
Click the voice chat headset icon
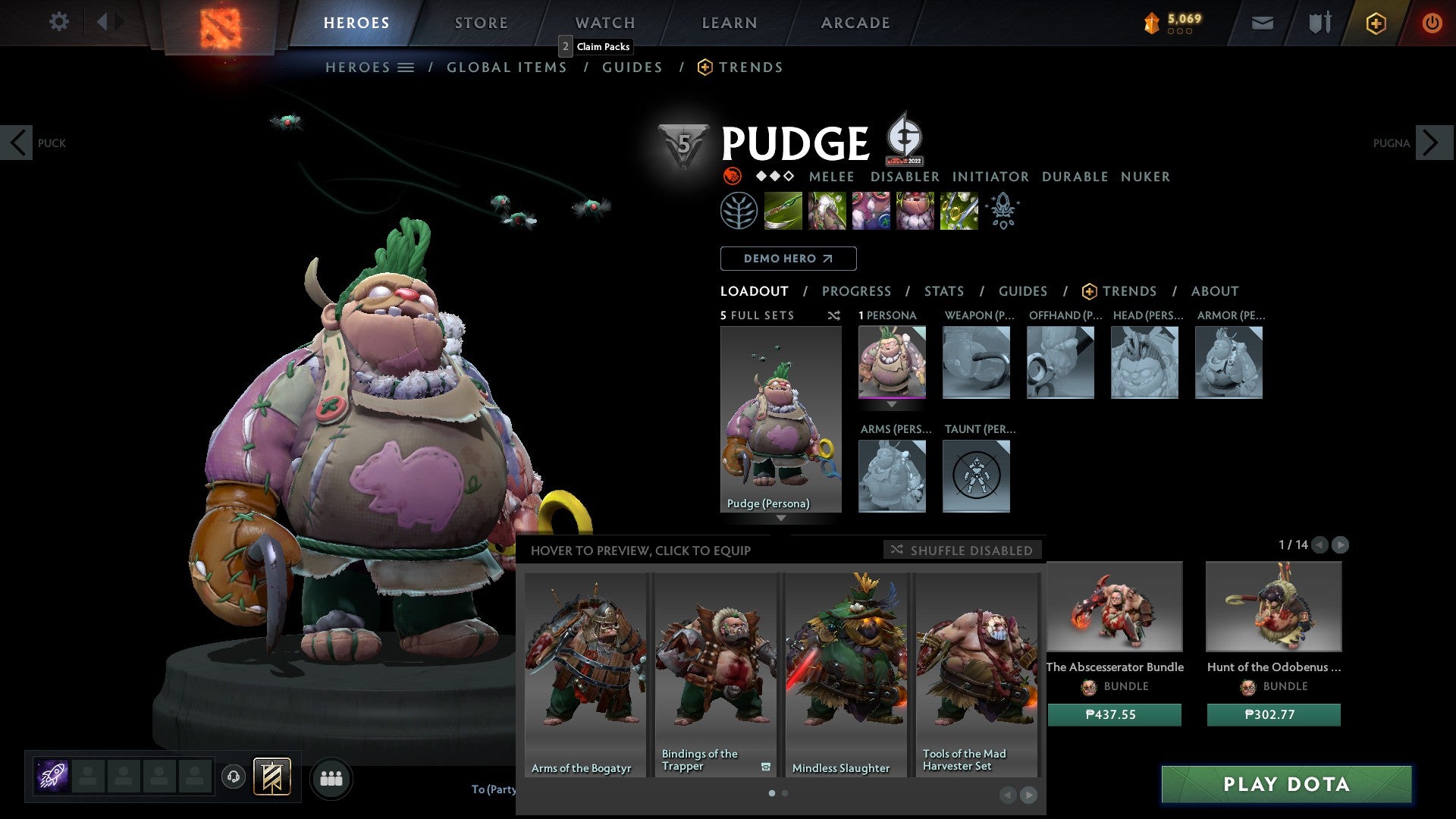pos(234,778)
